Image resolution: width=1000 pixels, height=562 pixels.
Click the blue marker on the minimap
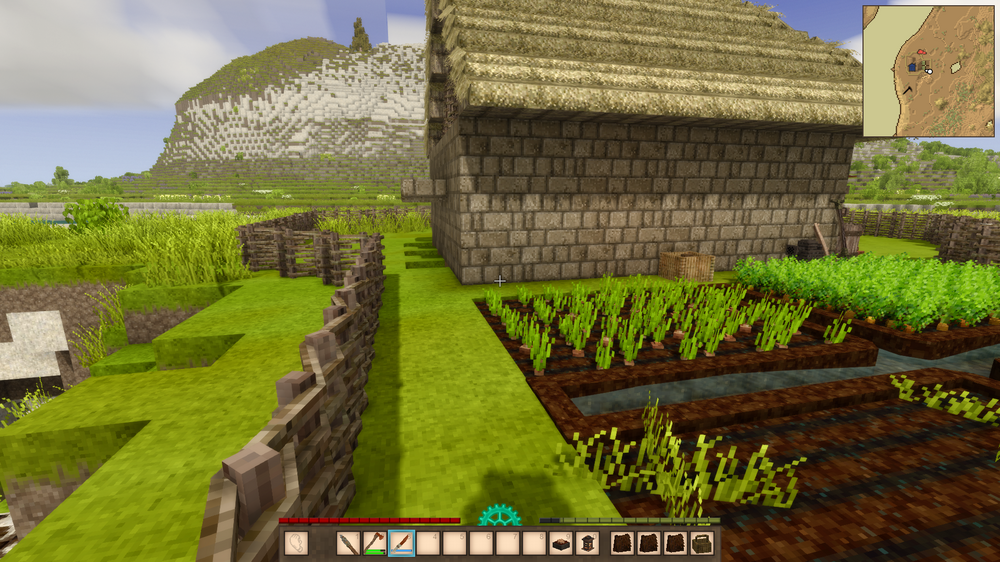[x=912, y=66]
